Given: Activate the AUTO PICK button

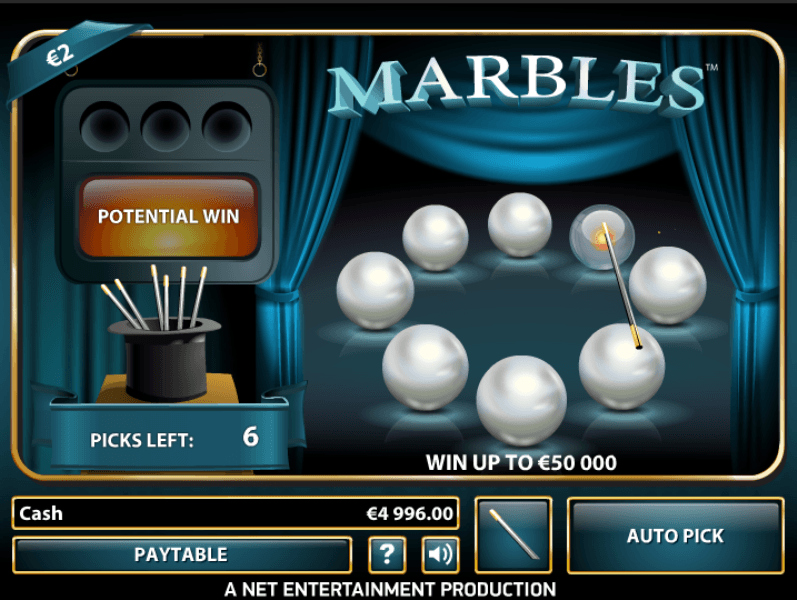Looking at the screenshot, I should 675,536.
